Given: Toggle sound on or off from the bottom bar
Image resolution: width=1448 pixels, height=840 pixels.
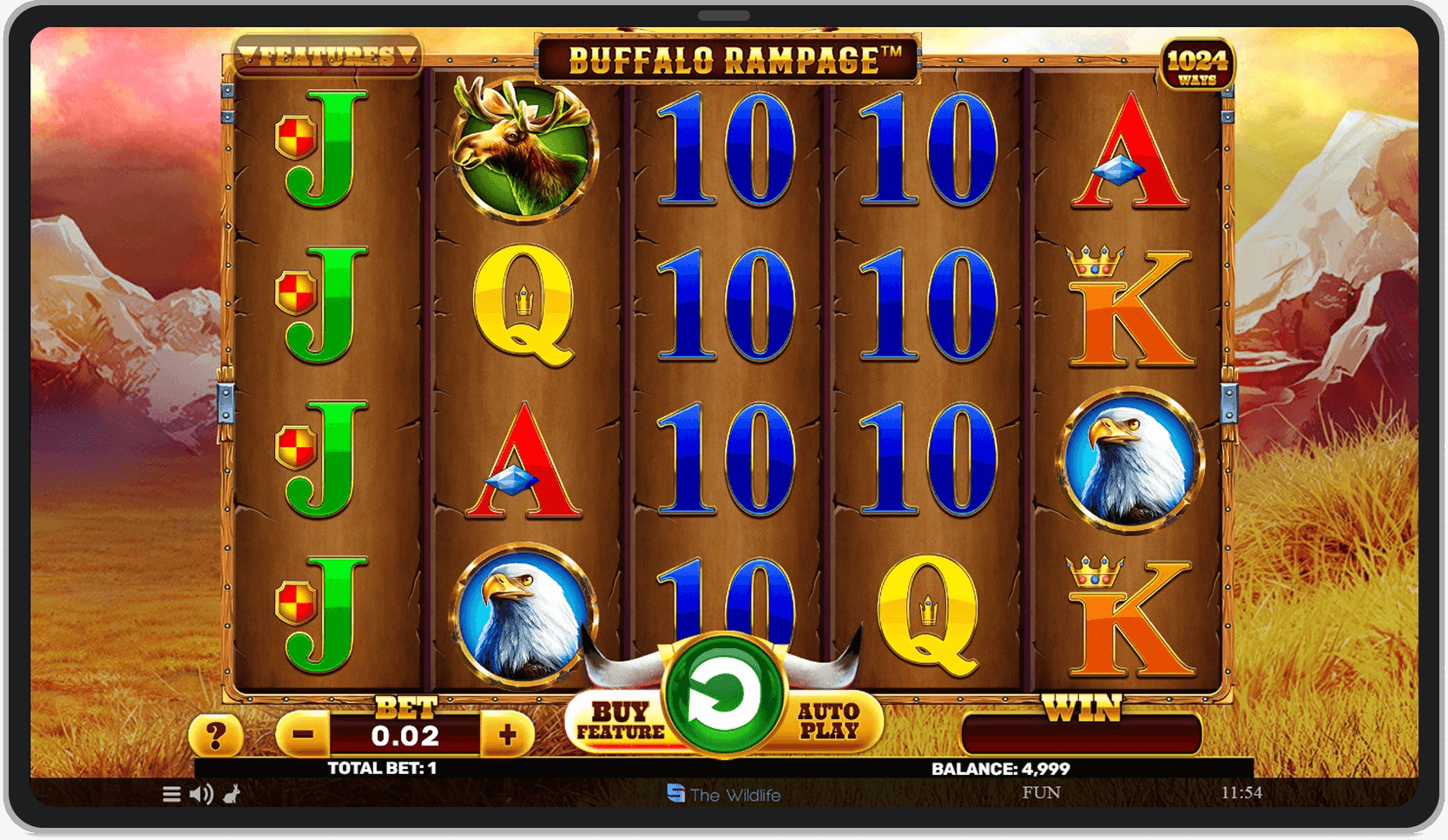Looking at the screenshot, I should 201,793.
